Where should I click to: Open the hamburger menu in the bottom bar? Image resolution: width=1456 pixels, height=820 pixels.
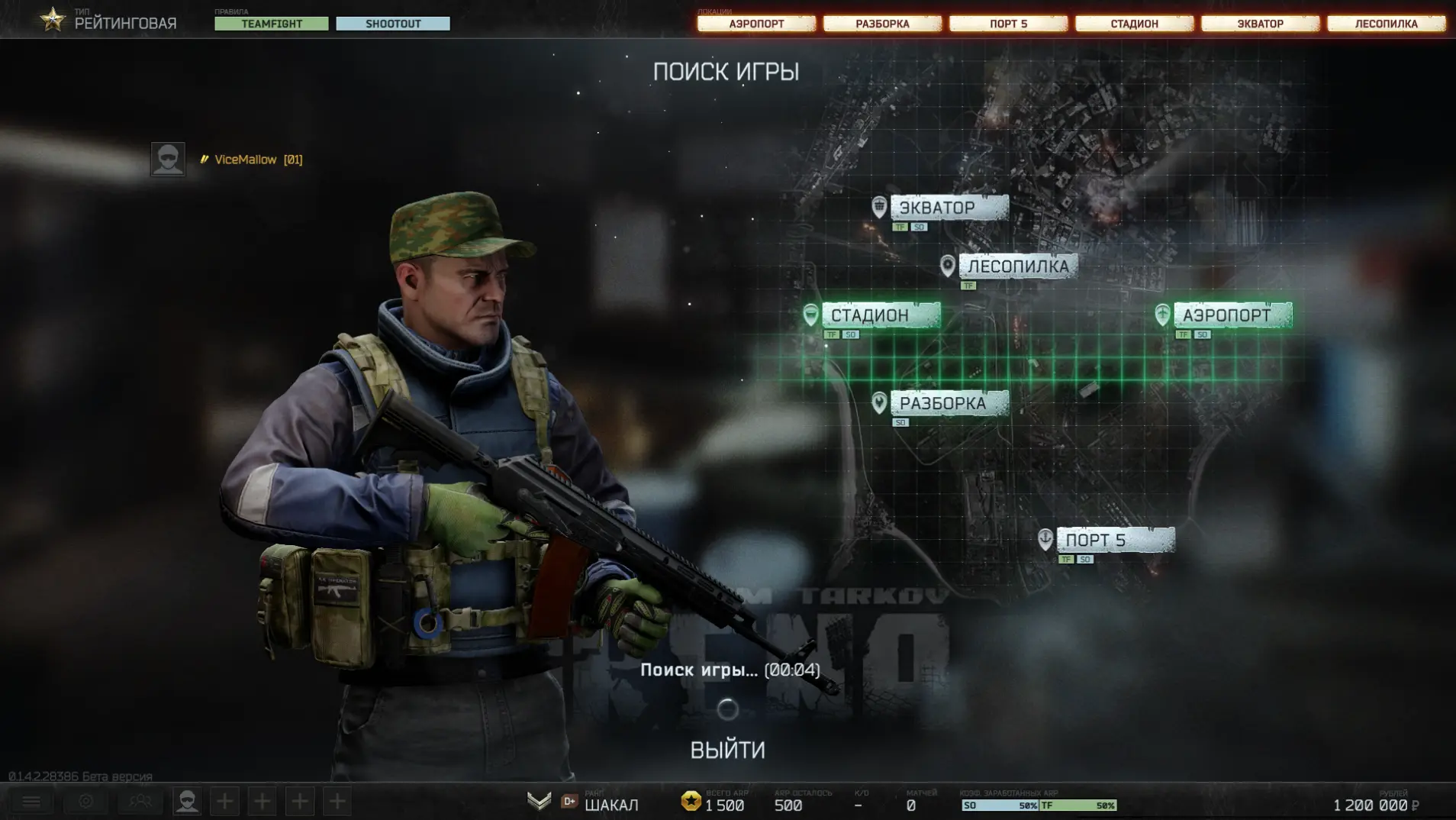(x=31, y=801)
